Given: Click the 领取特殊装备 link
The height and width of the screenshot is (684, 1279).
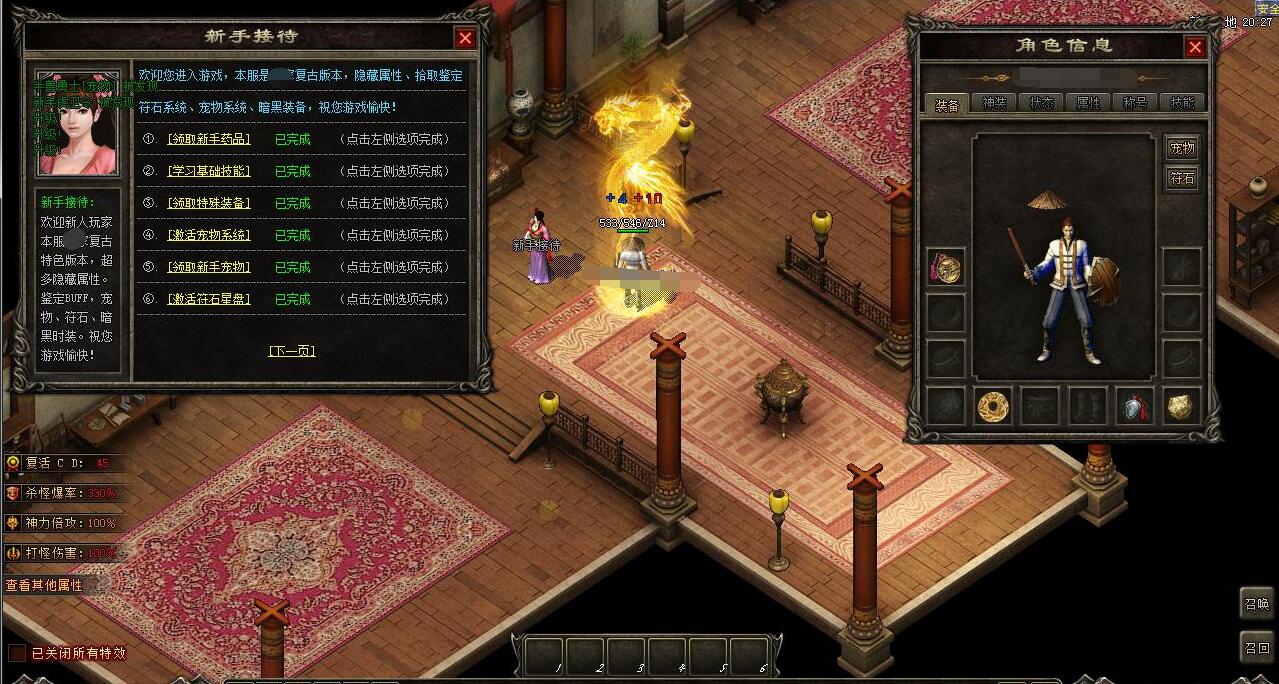Looking at the screenshot, I should pos(208,203).
